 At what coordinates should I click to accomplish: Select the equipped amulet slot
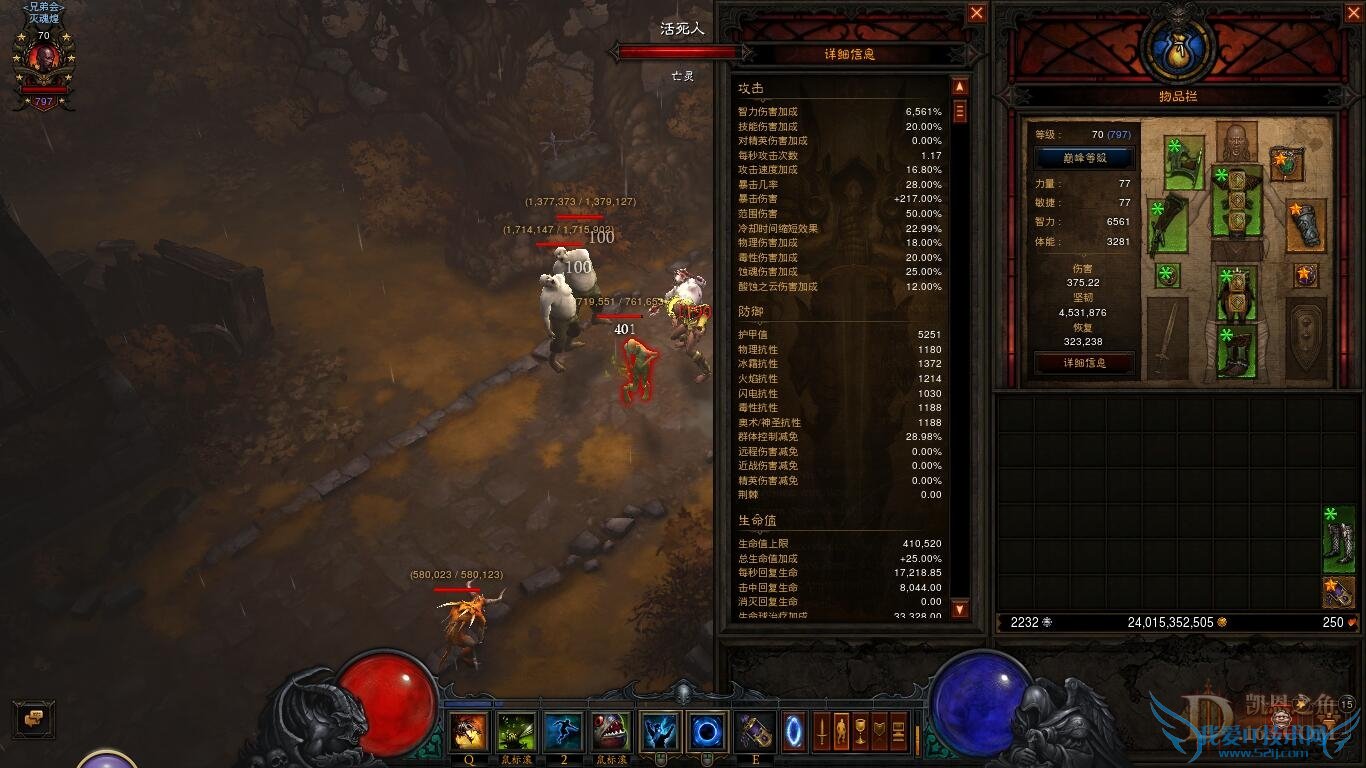click(x=1286, y=160)
